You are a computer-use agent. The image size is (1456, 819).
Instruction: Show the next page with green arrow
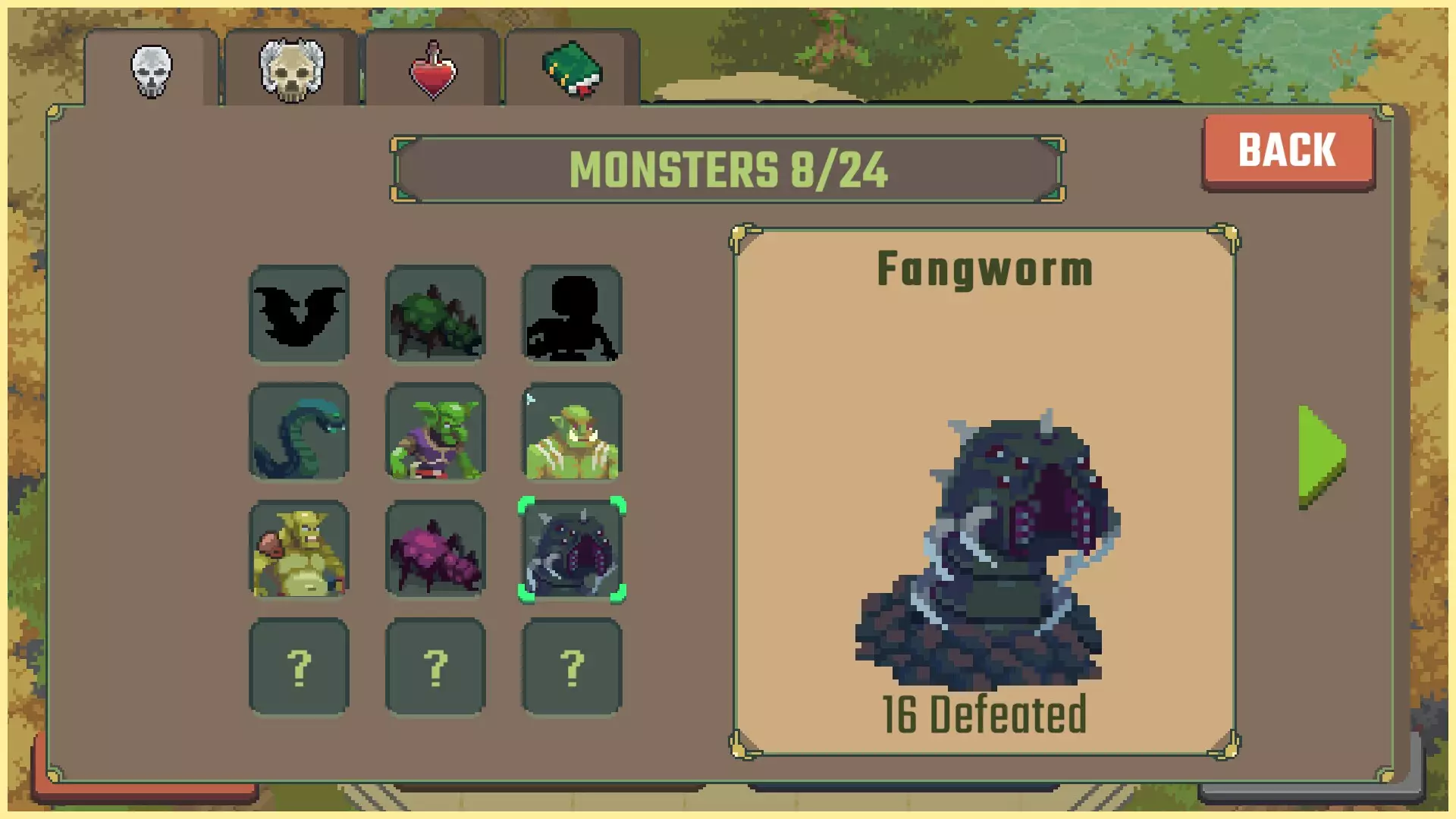point(1322,456)
